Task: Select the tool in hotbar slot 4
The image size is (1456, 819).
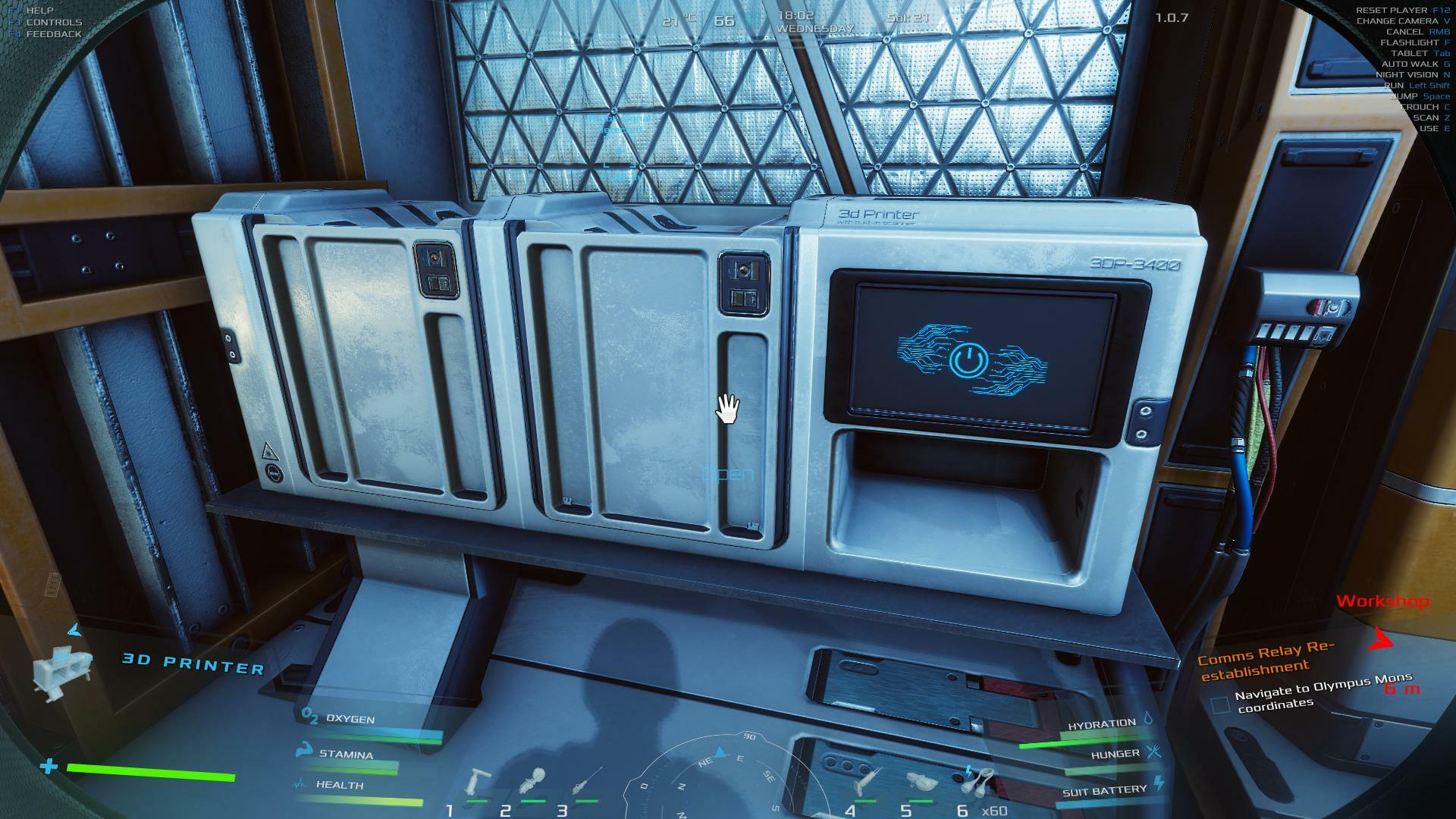Action: pyautogui.click(x=865, y=783)
